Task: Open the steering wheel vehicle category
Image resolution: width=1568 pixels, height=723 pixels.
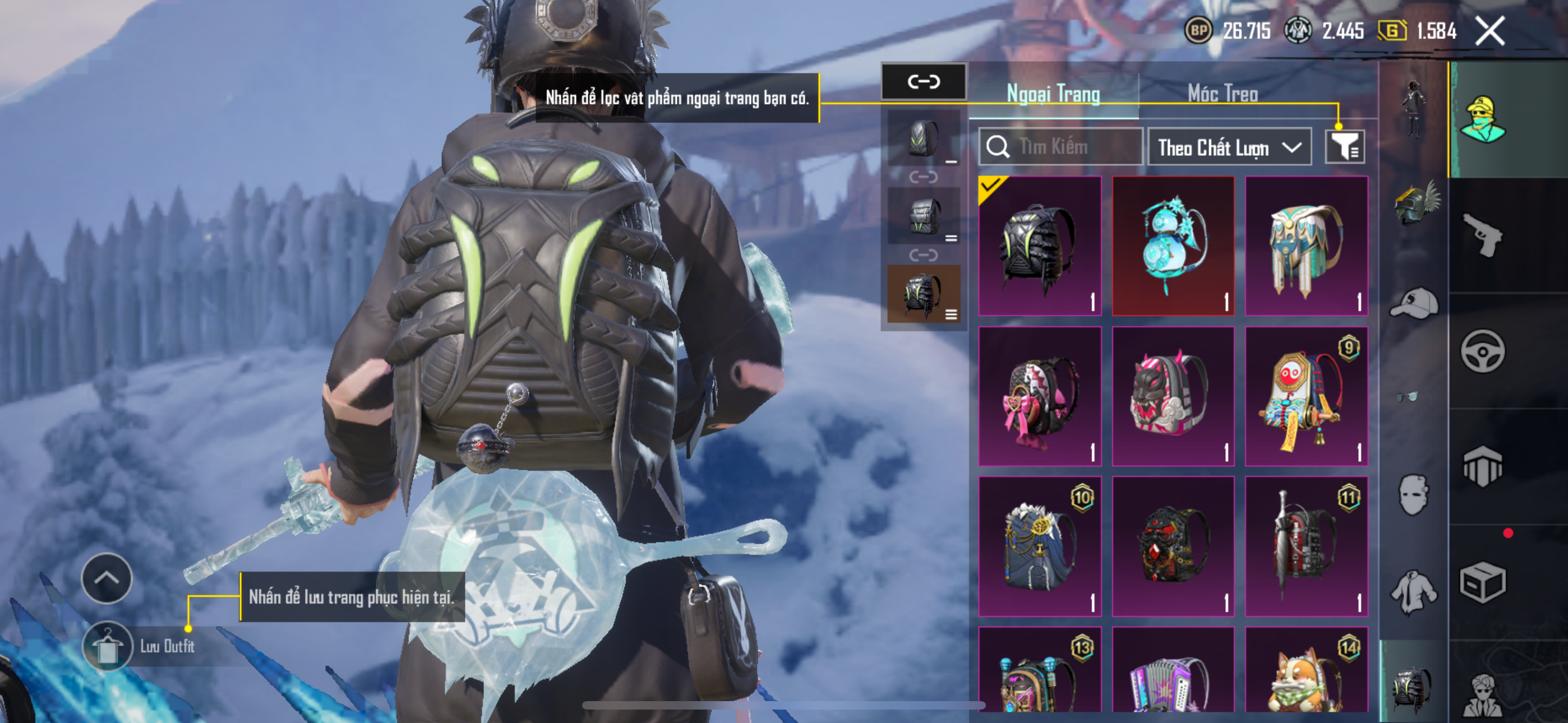Action: [1482, 351]
